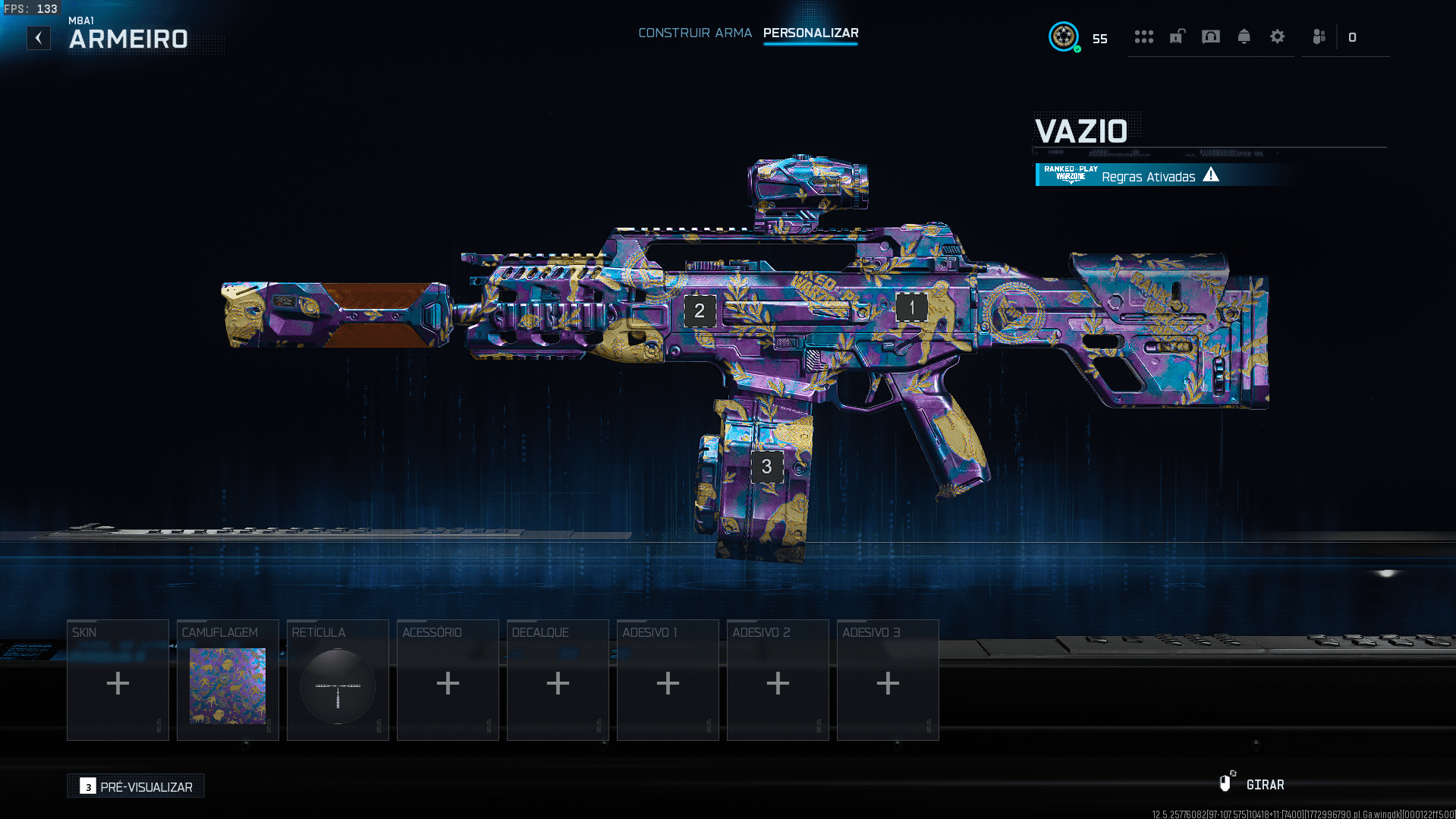Image resolution: width=1456 pixels, height=819 pixels.
Task: Open the player rank emblem
Action: [x=1064, y=36]
